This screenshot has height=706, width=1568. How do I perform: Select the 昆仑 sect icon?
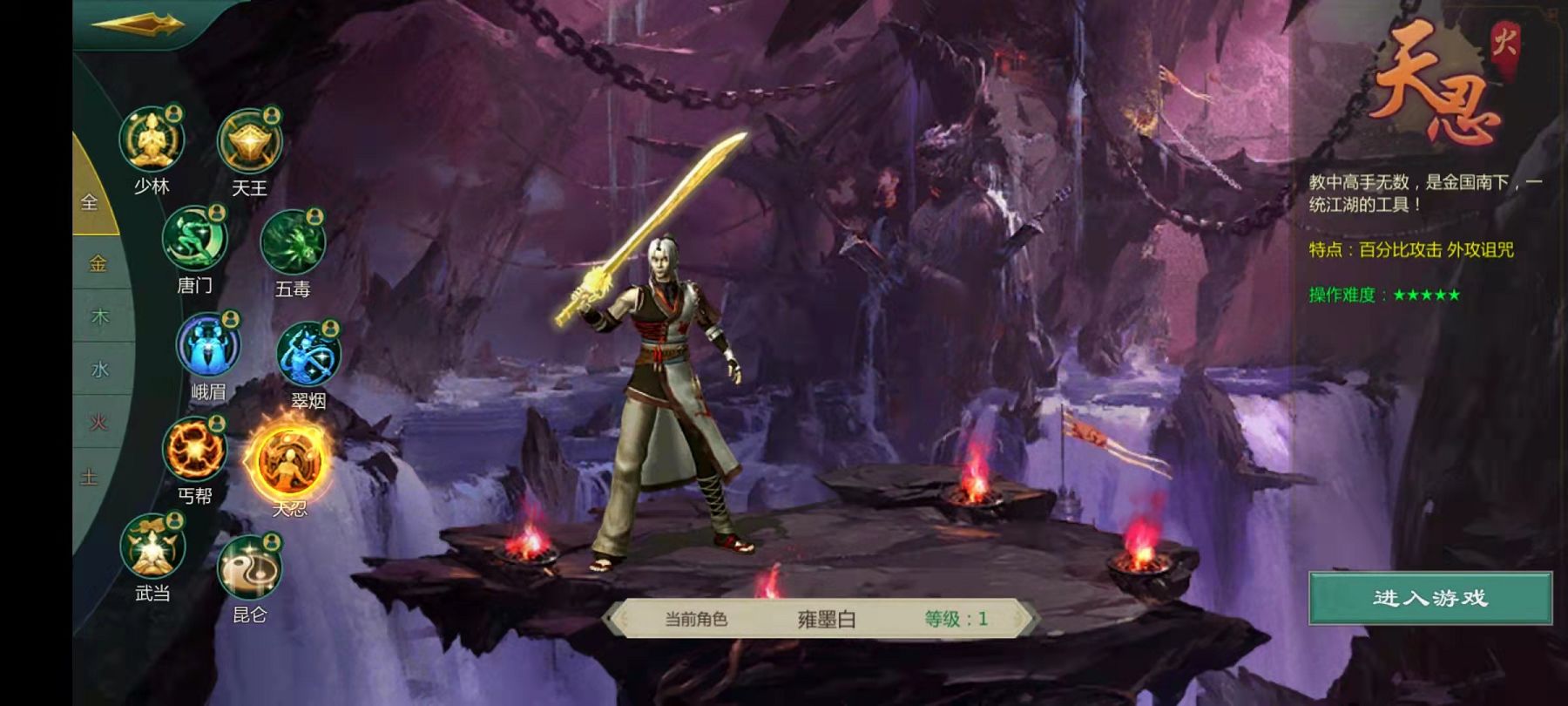[x=249, y=568]
